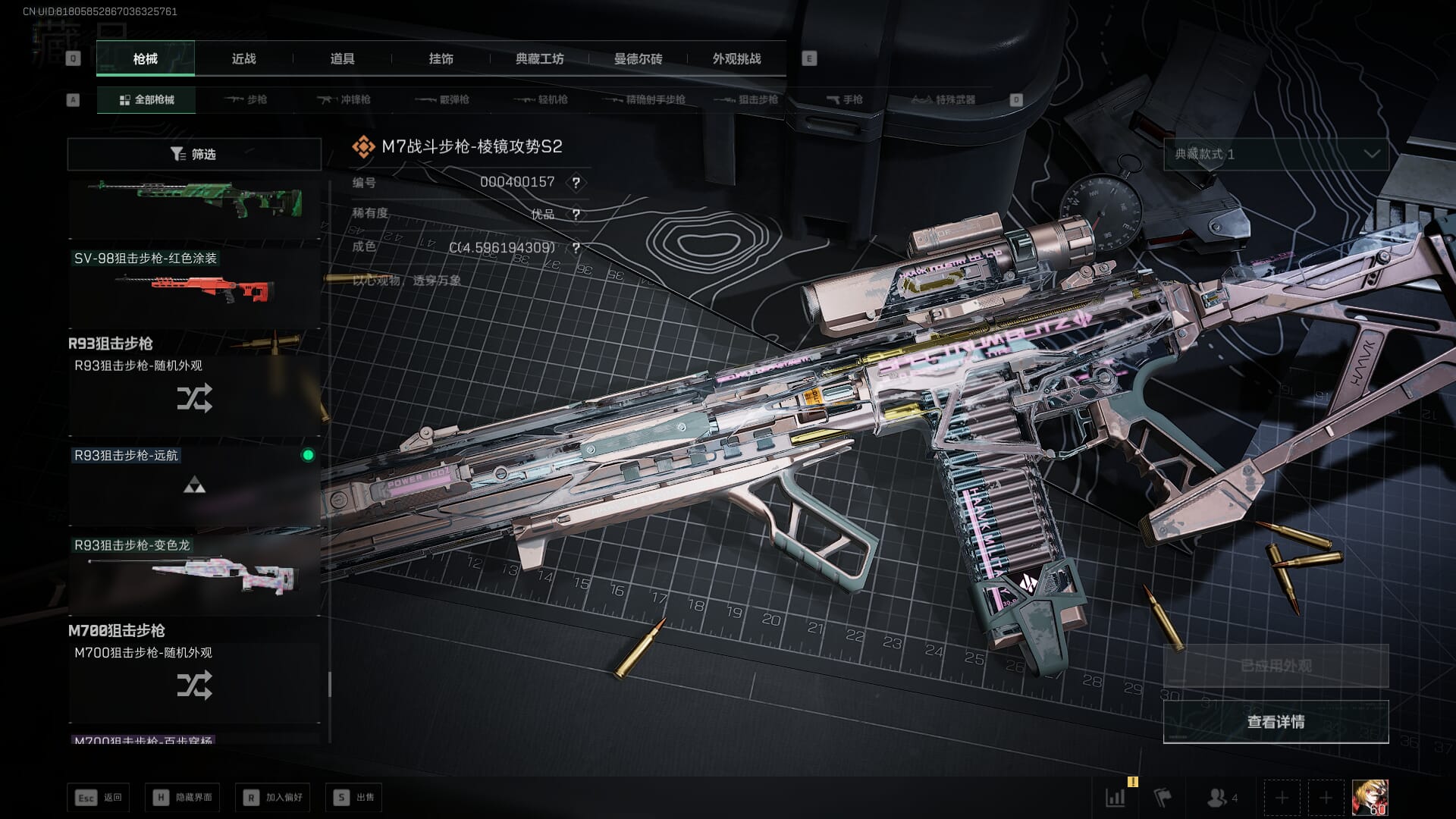The width and height of the screenshot is (1456, 819).
Task: Open the rarity question mark tooltip
Action: click(x=576, y=215)
